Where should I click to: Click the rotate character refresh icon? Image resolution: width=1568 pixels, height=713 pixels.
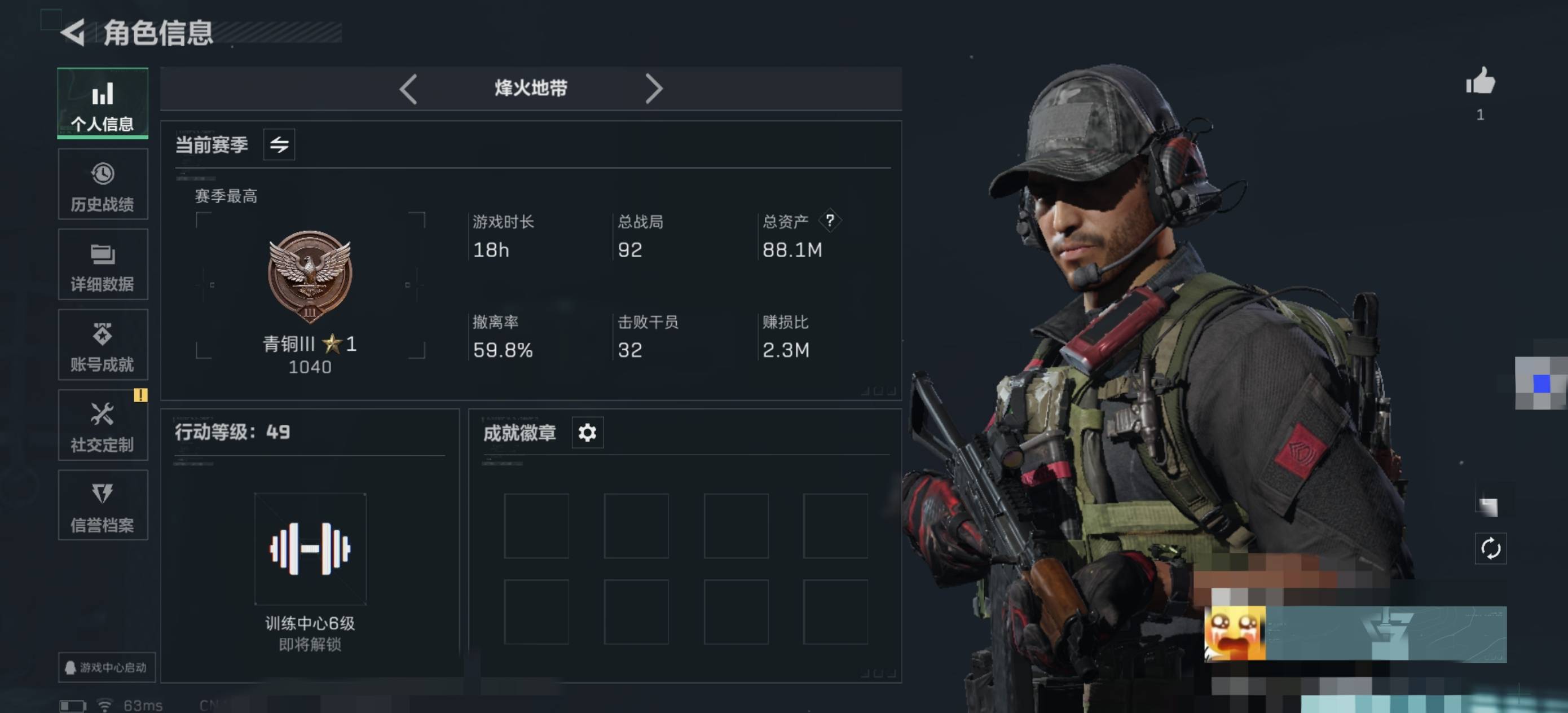1490,549
